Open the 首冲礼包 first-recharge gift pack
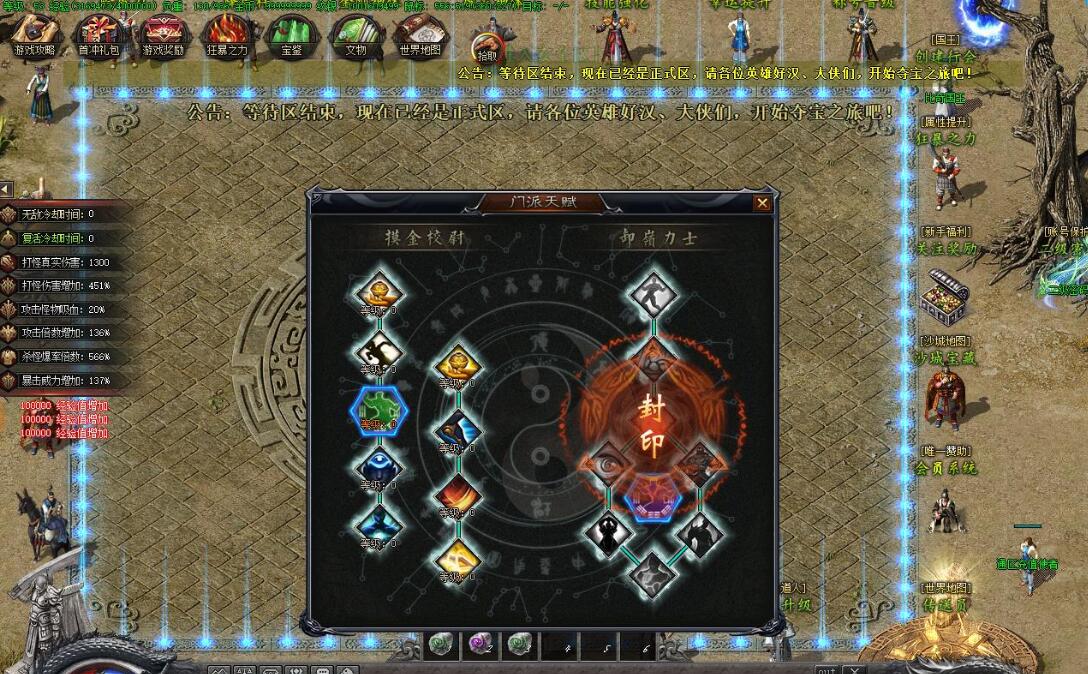 tap(97, 35)
